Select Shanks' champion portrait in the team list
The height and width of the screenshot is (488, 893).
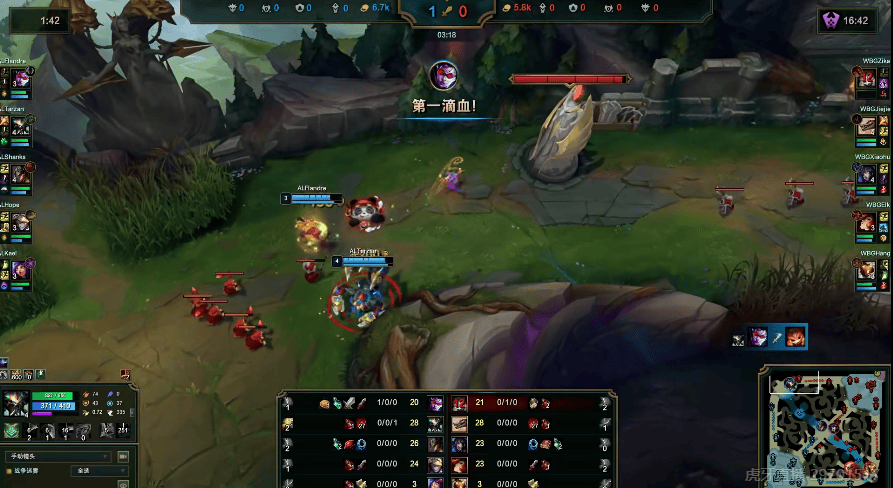[21, 174]
